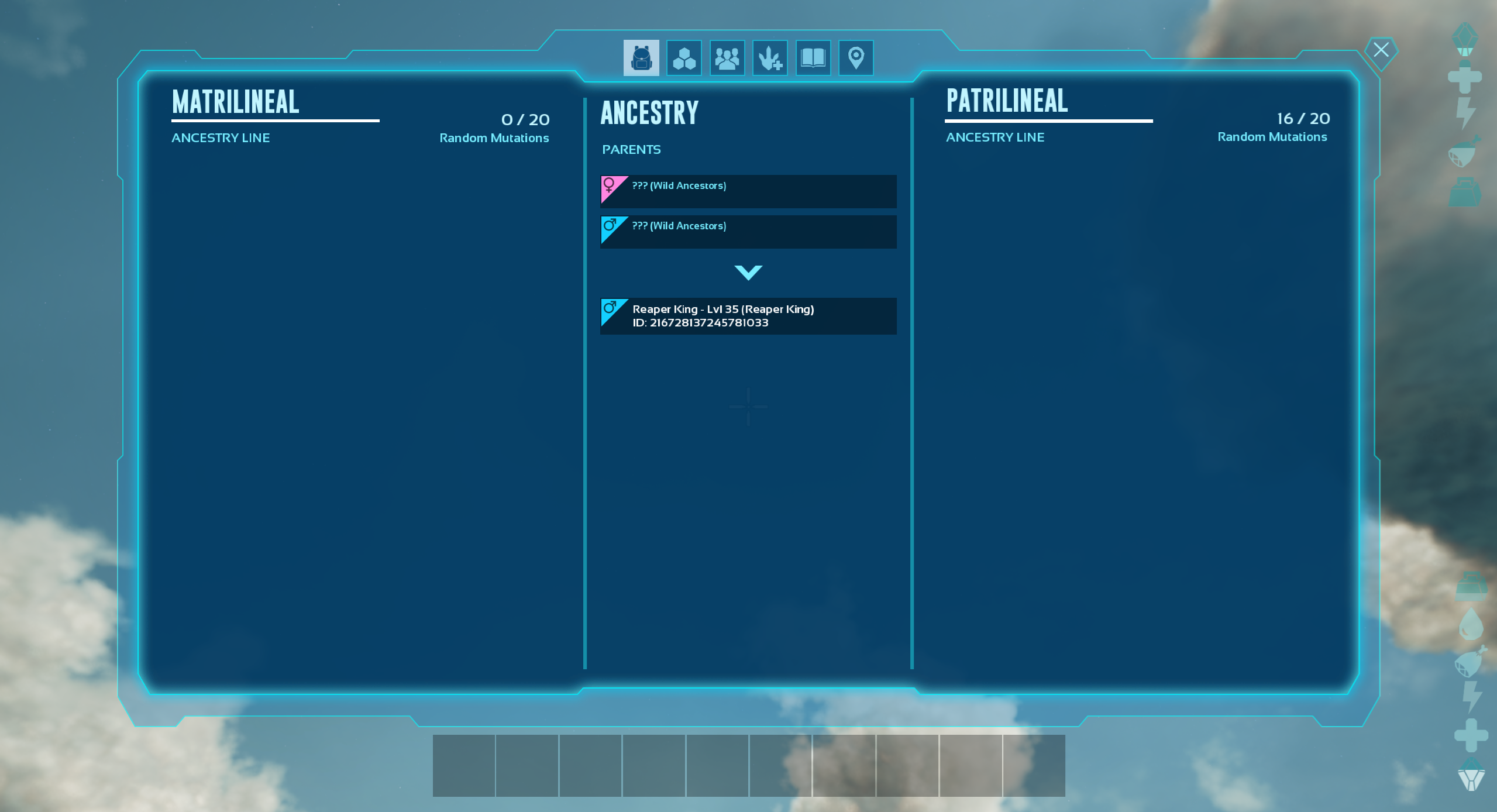Switch to the map pin tab

coord(856,58)
